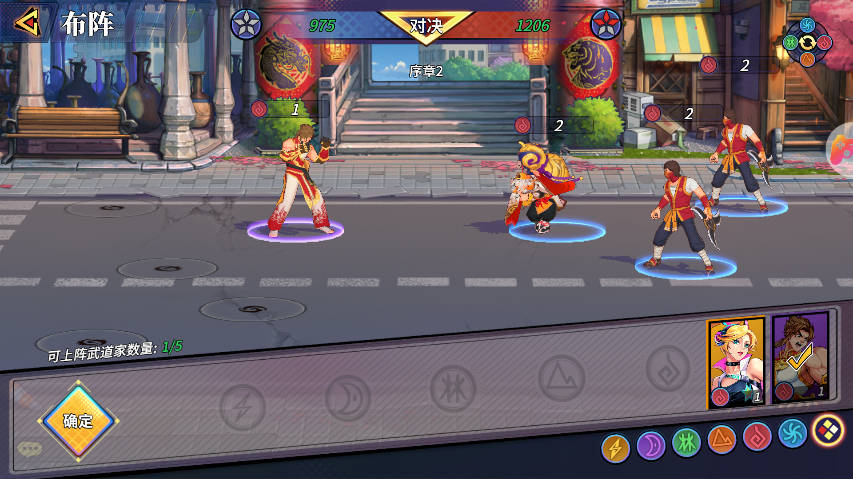The image size is (853, 479).
Task: View the left team's emblem badge
Action: (x=246, y=23)
